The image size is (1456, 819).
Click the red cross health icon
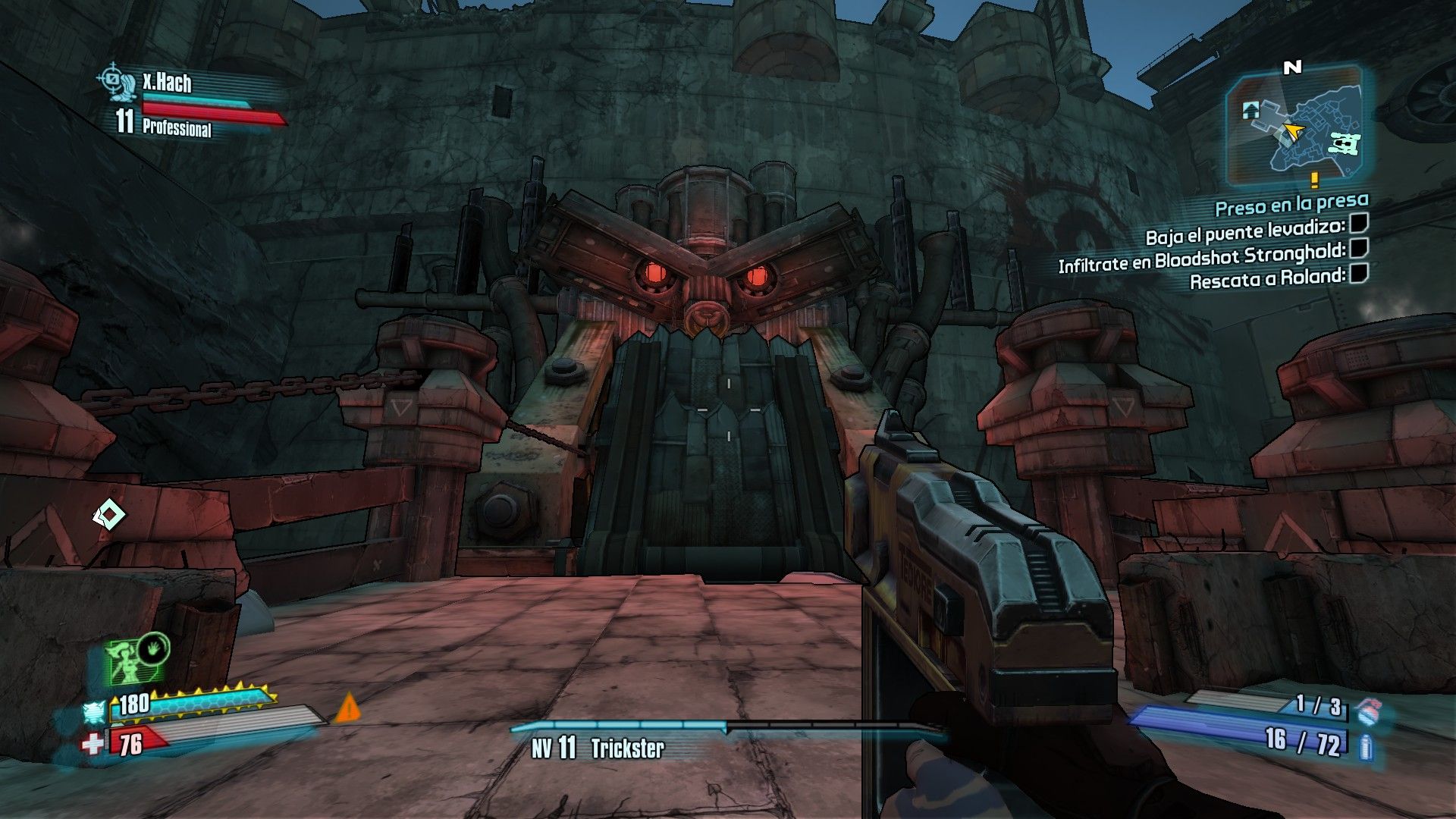(93, 743)
